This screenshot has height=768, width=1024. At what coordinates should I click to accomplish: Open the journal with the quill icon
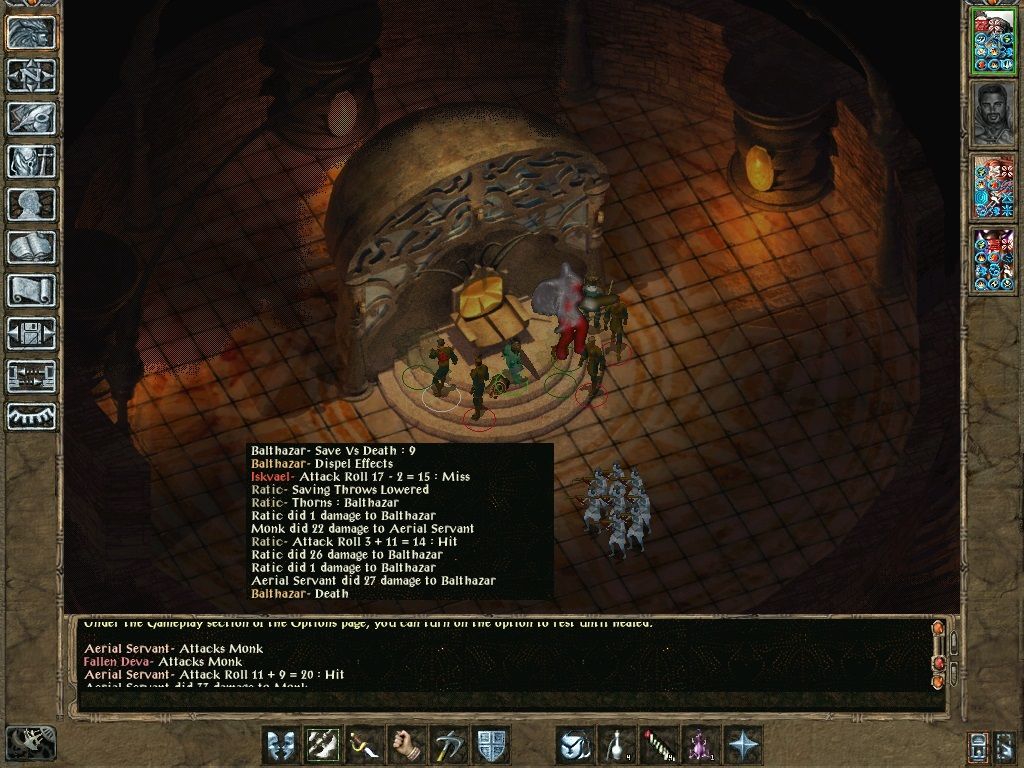[31, 118]
